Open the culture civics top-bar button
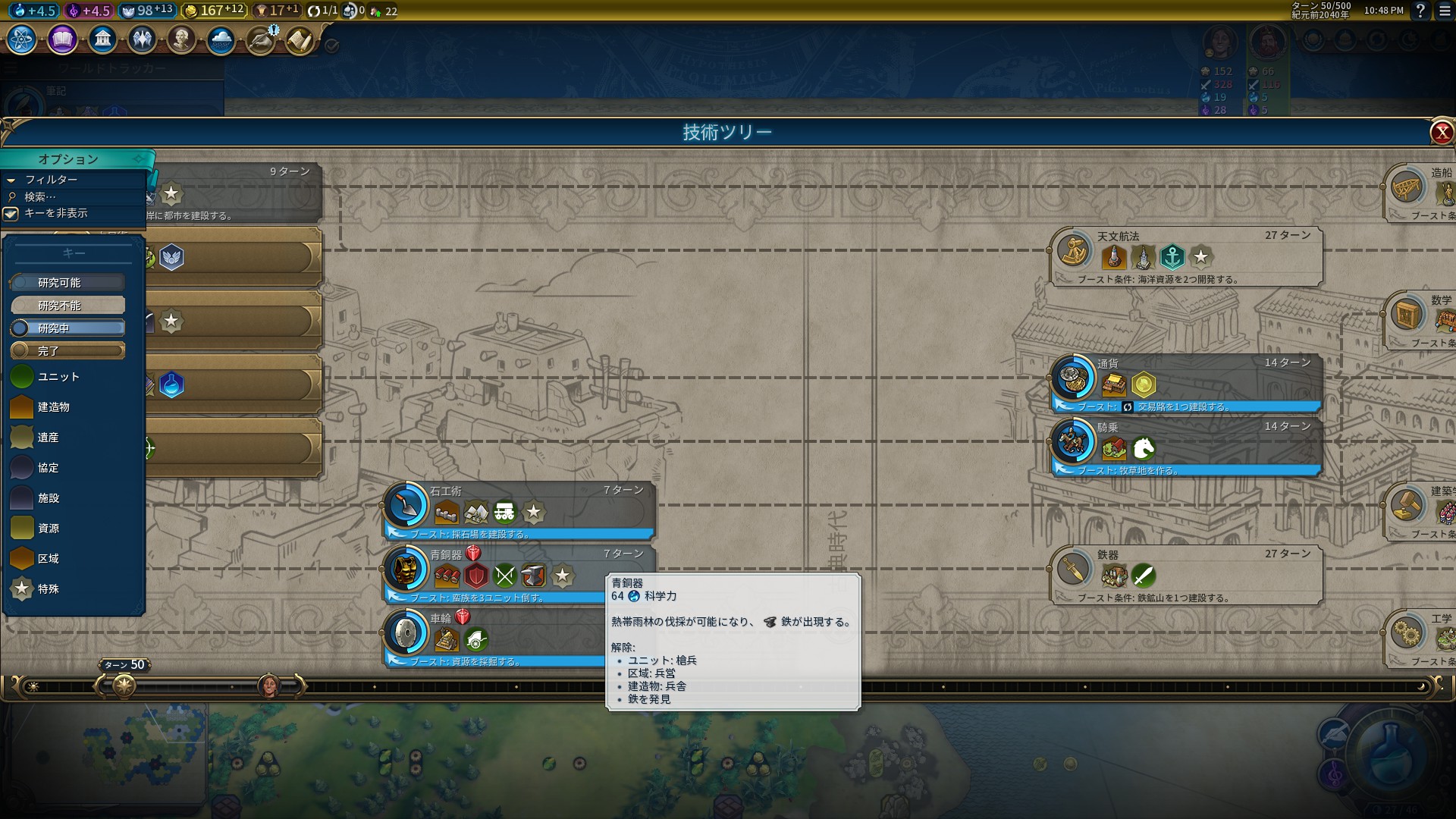1456x819 pixels. [x=62, y=39]
